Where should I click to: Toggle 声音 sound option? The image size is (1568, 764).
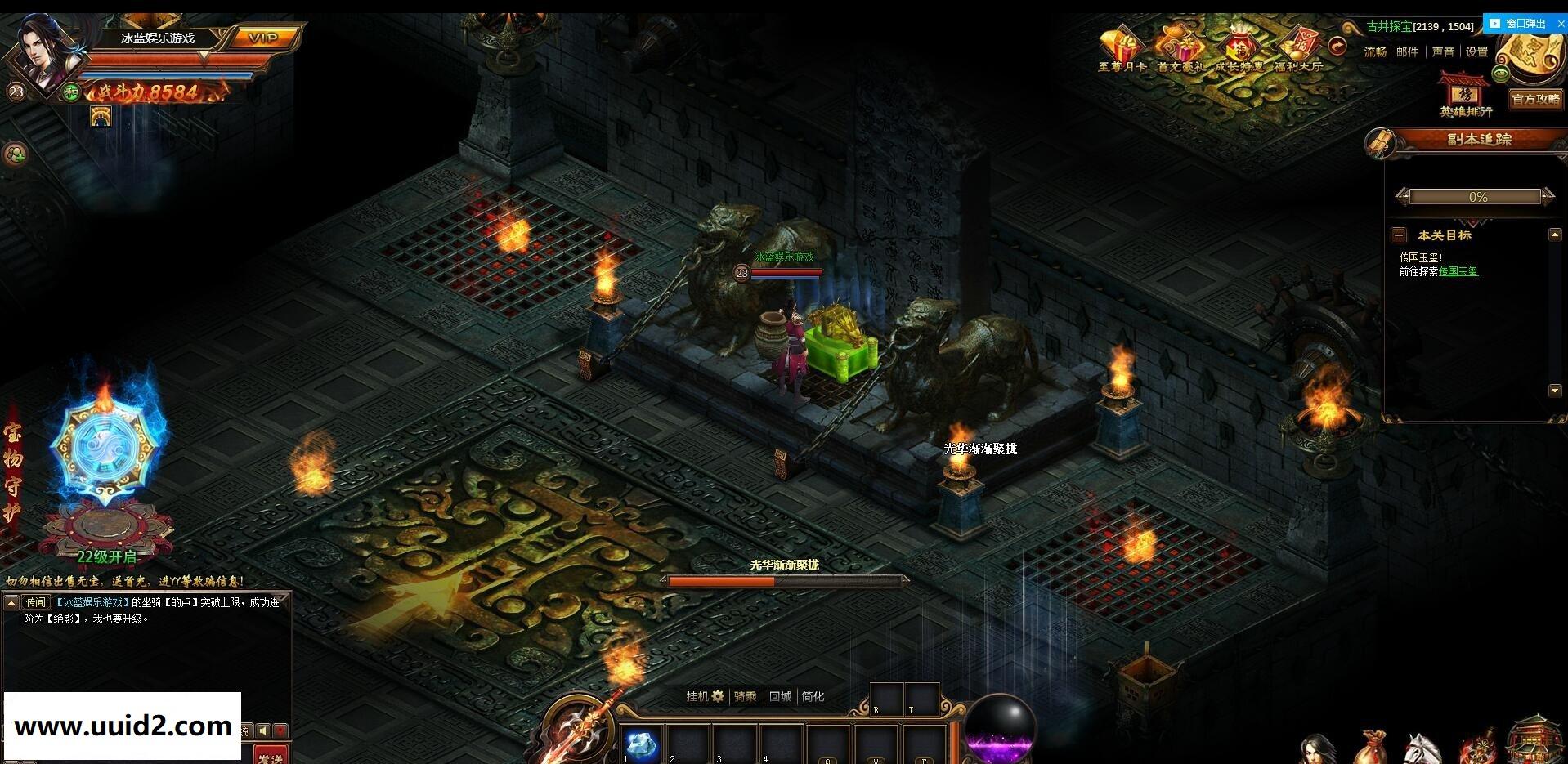click(1443, 51)
